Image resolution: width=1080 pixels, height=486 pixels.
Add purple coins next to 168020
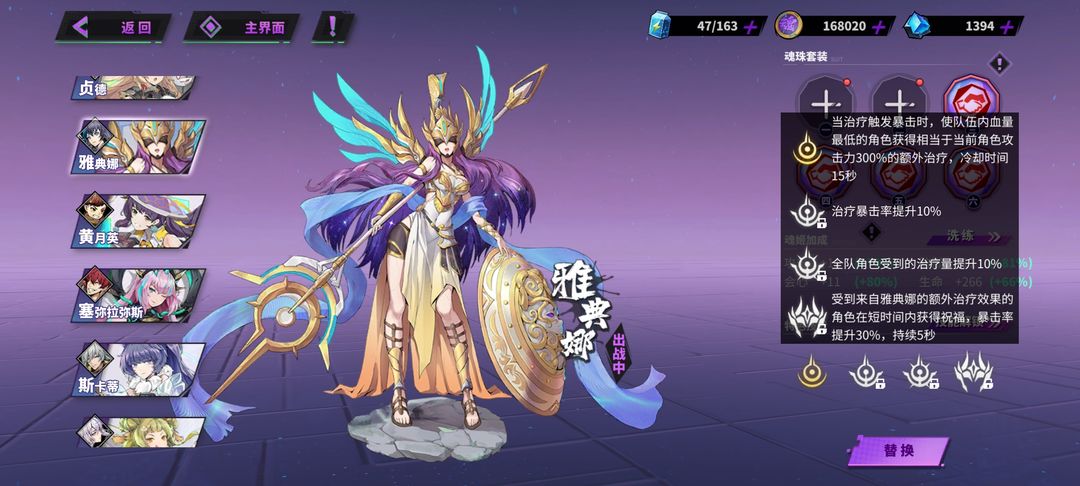[879, 27]
